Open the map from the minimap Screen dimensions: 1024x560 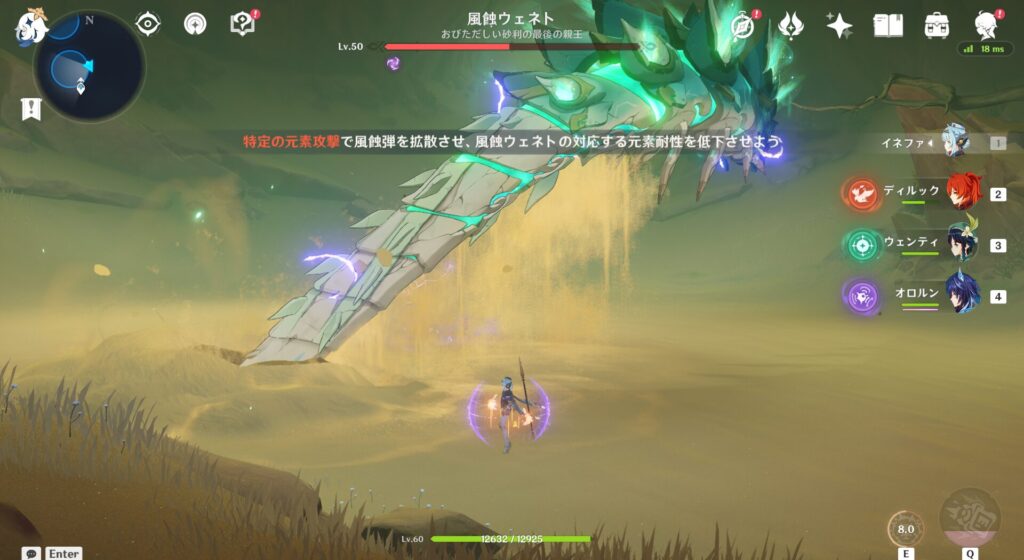click(88, 66)
